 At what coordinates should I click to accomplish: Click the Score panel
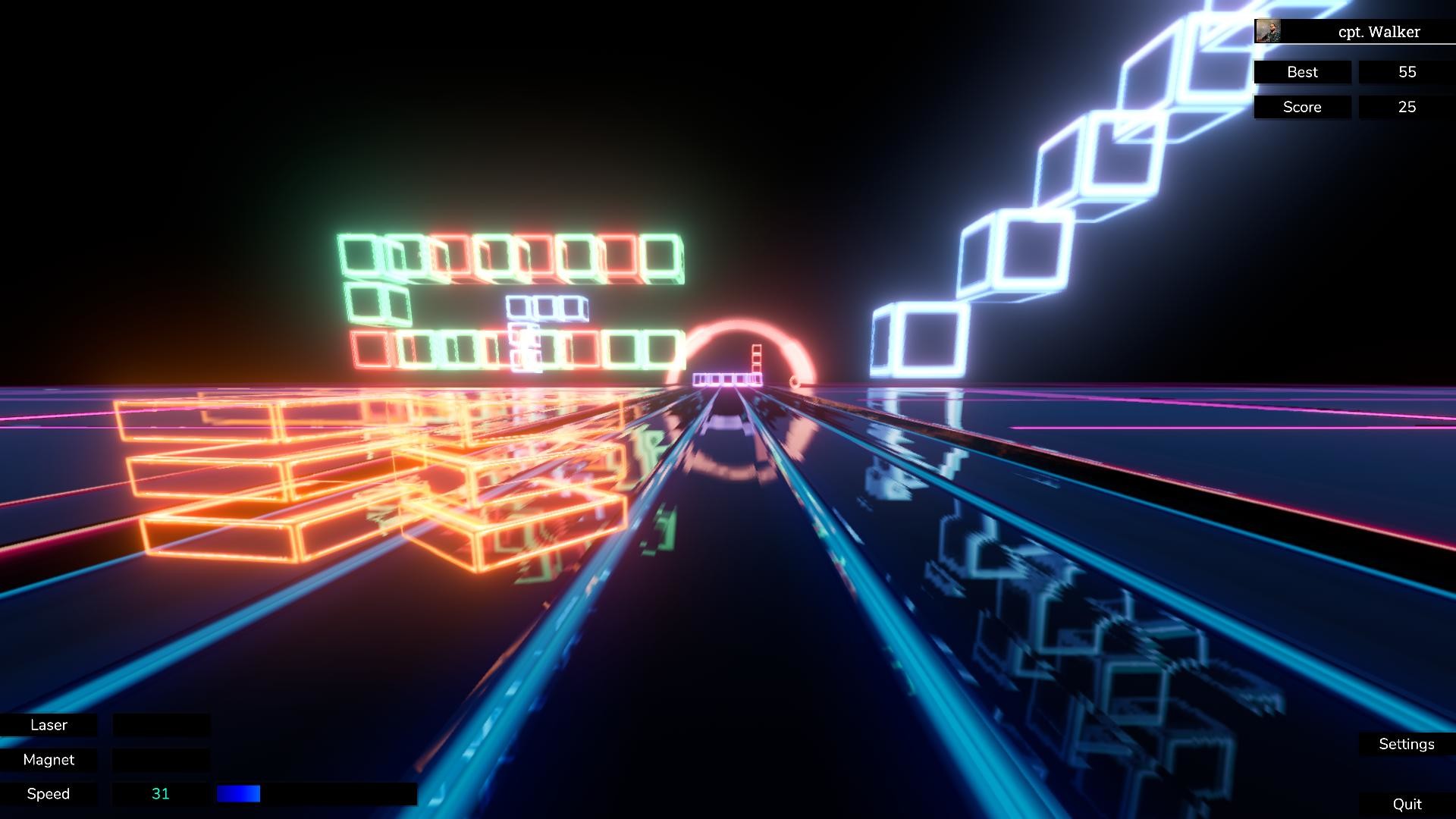[x=1301, y=107]
